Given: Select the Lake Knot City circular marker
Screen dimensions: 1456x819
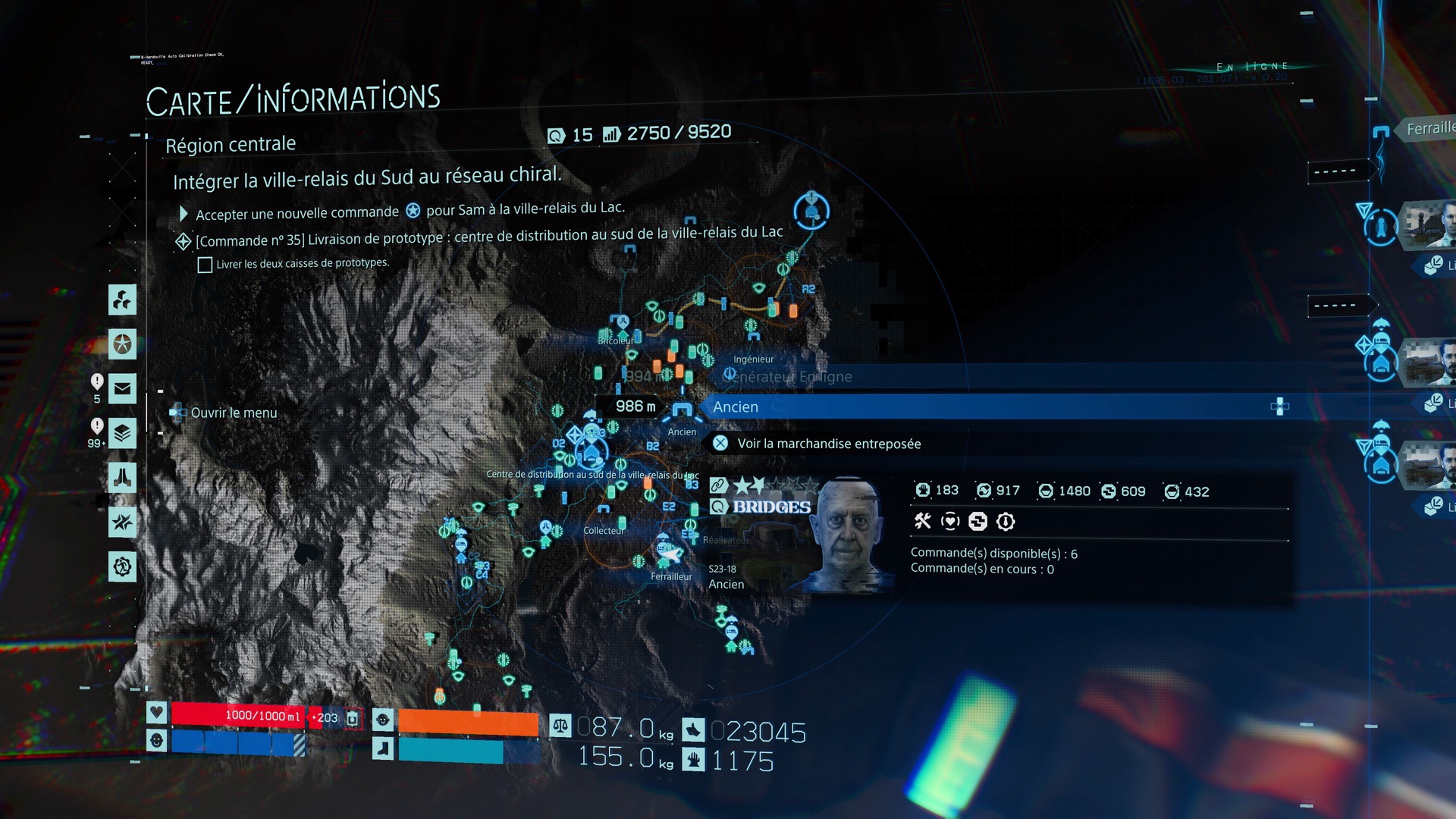Looking at the screenshot, I should (811, 209).
